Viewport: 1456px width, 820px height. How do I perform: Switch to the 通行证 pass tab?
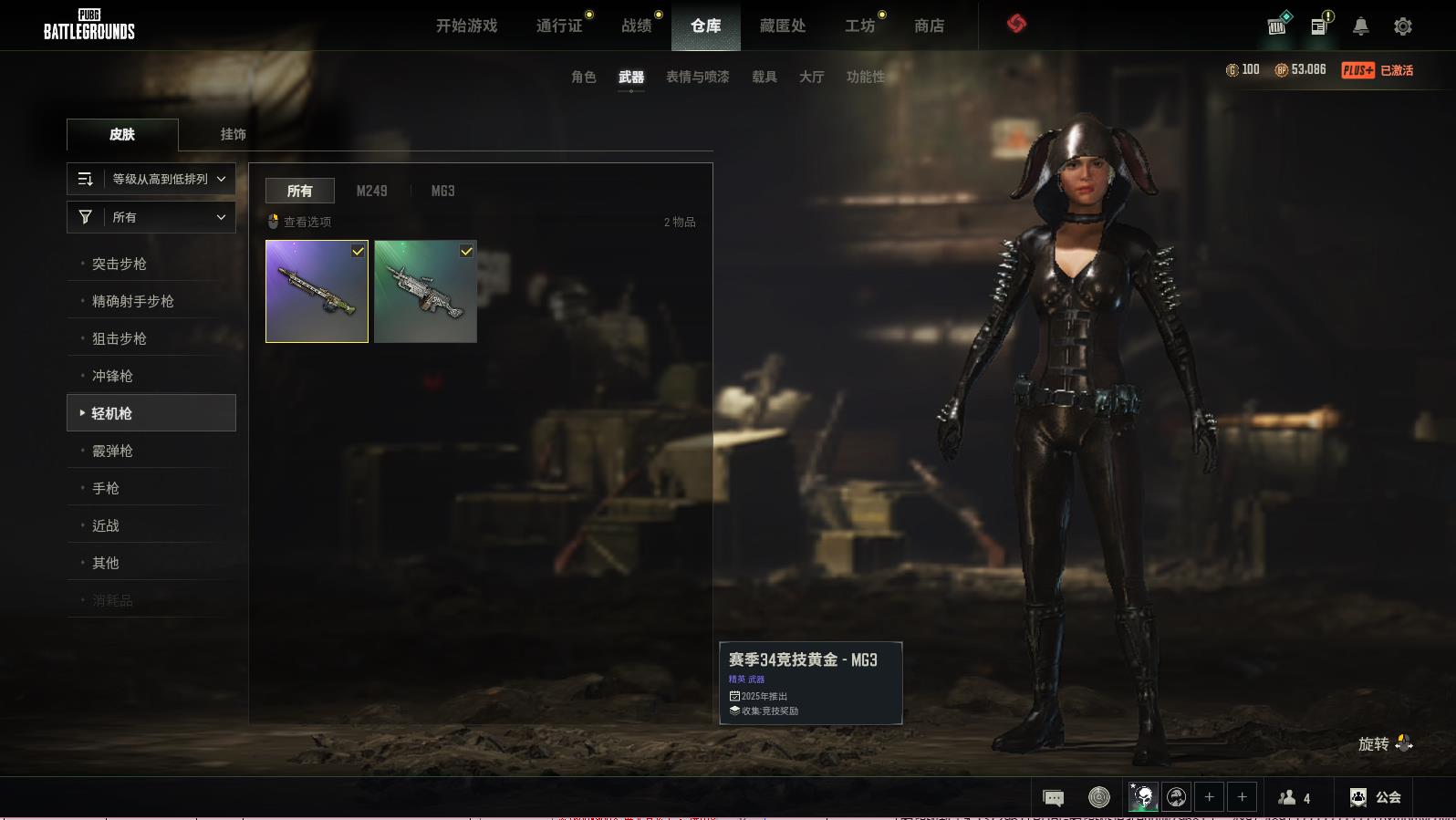pyautogui.click(x=559, y=26)
